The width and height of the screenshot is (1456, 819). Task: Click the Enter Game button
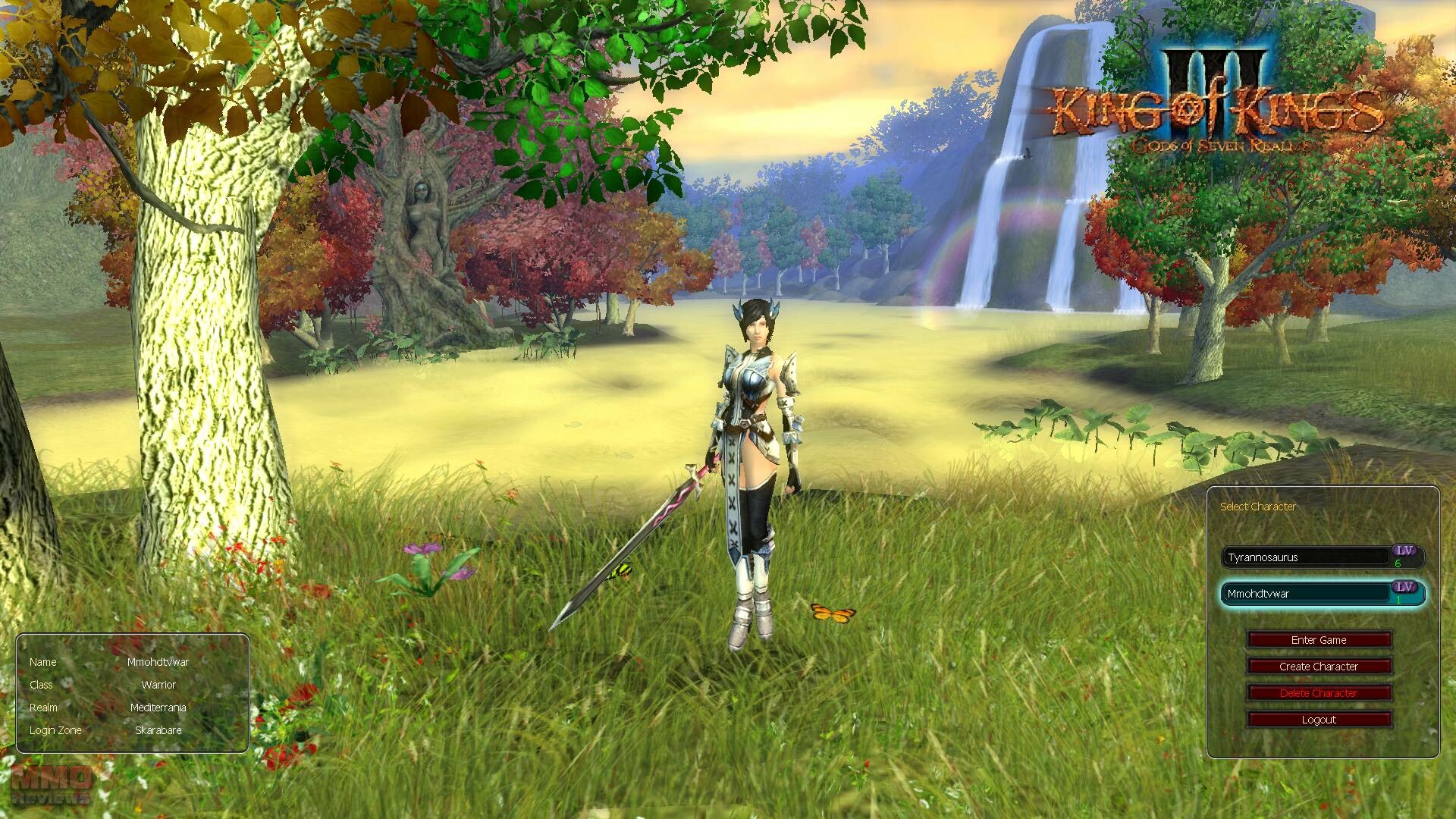pos(1319,640)
